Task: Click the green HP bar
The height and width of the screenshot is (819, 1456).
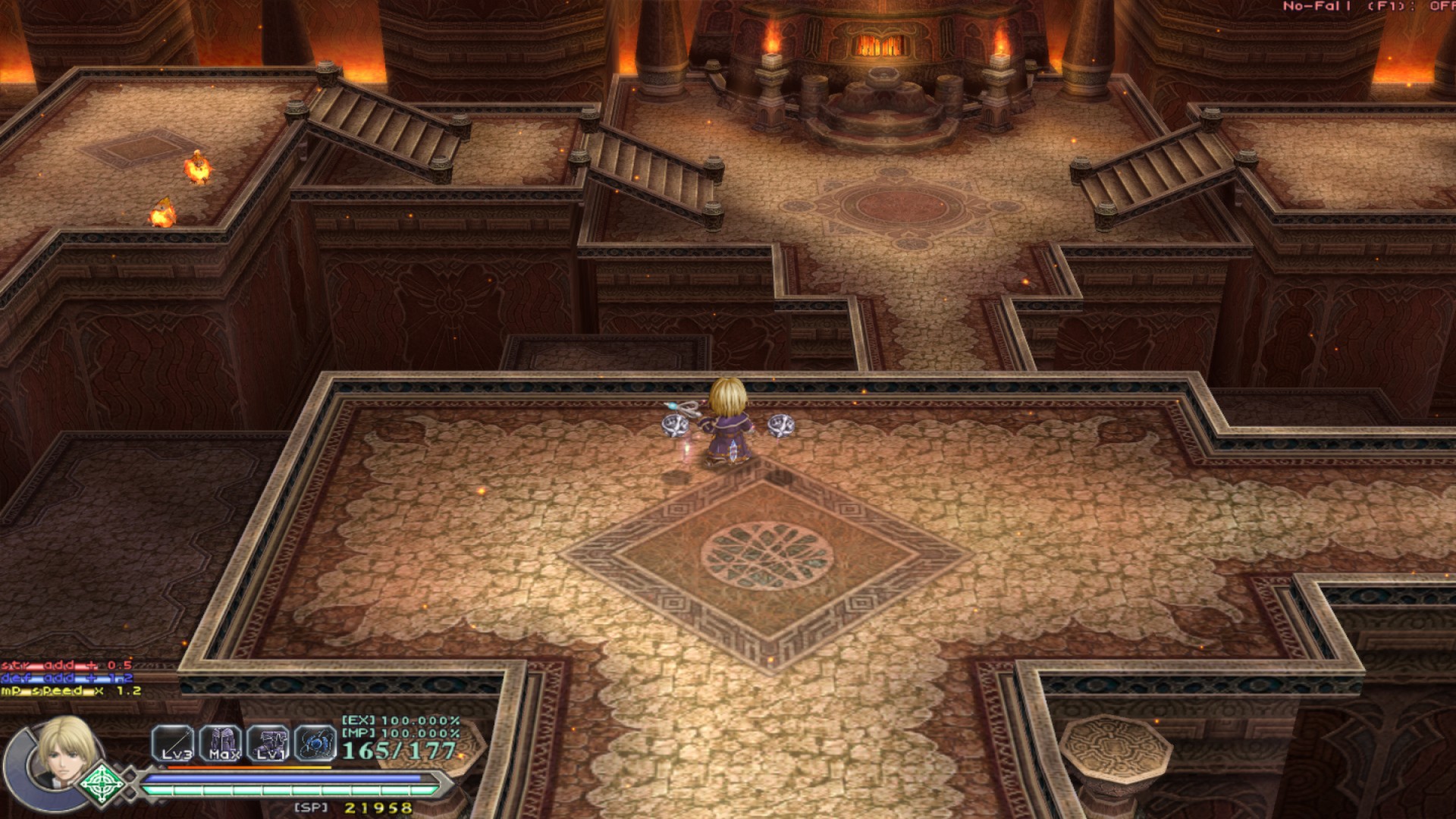Action: 288,789
